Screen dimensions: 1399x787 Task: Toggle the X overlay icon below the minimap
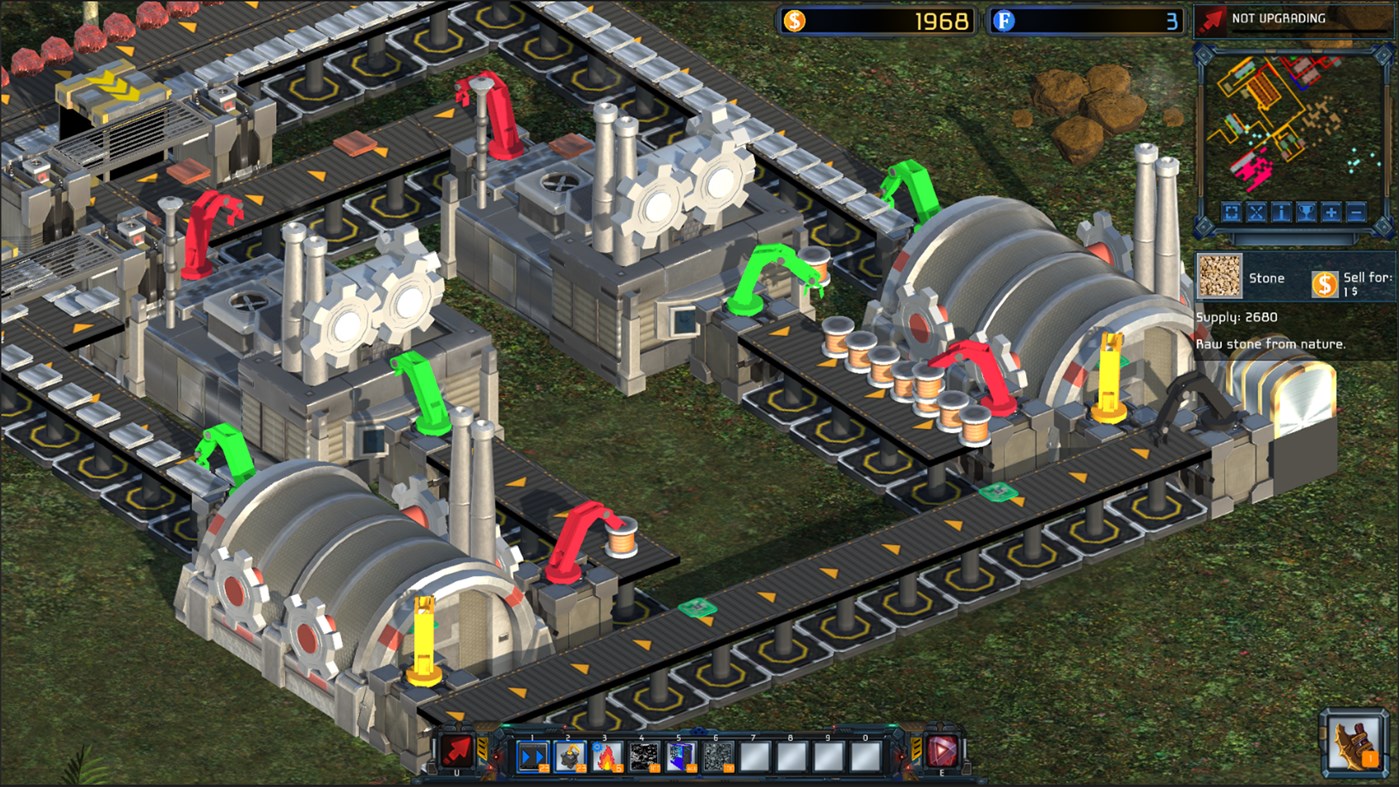[1256, 212]
